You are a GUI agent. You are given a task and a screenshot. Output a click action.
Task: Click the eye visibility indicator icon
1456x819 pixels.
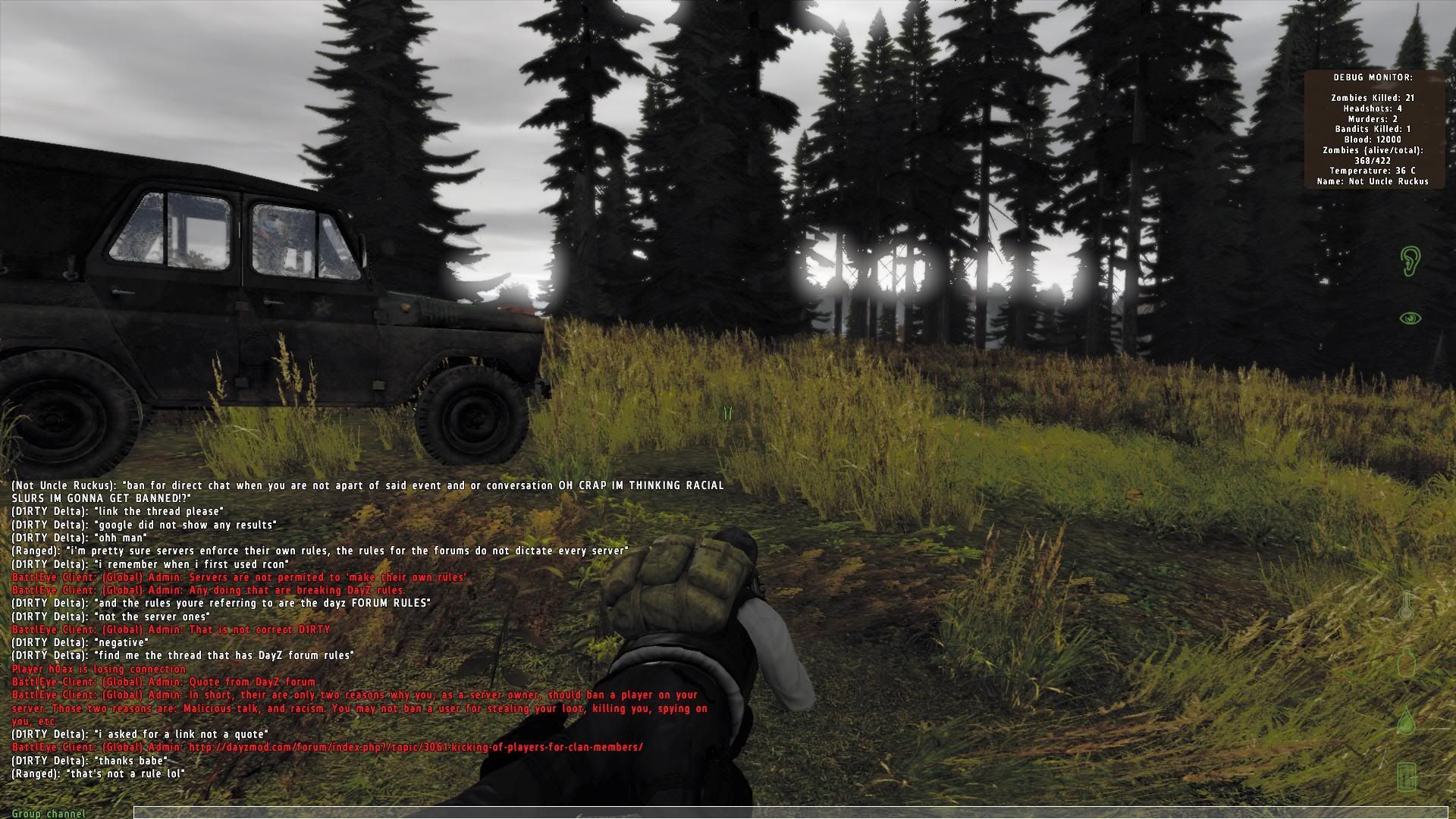pos(1410,318)
